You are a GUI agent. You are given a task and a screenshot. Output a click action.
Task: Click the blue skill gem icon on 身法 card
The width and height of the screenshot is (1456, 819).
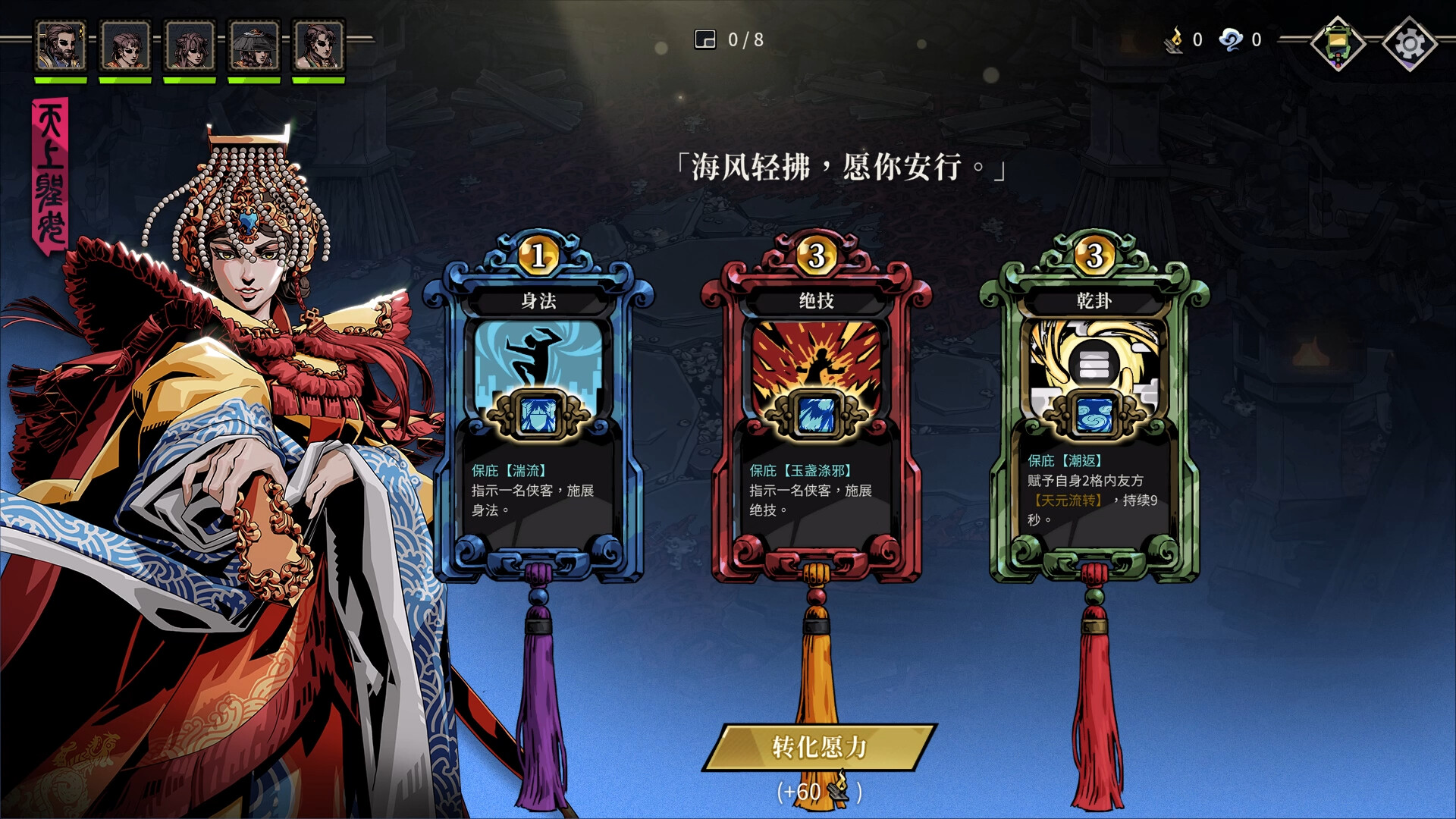[538, 413]
